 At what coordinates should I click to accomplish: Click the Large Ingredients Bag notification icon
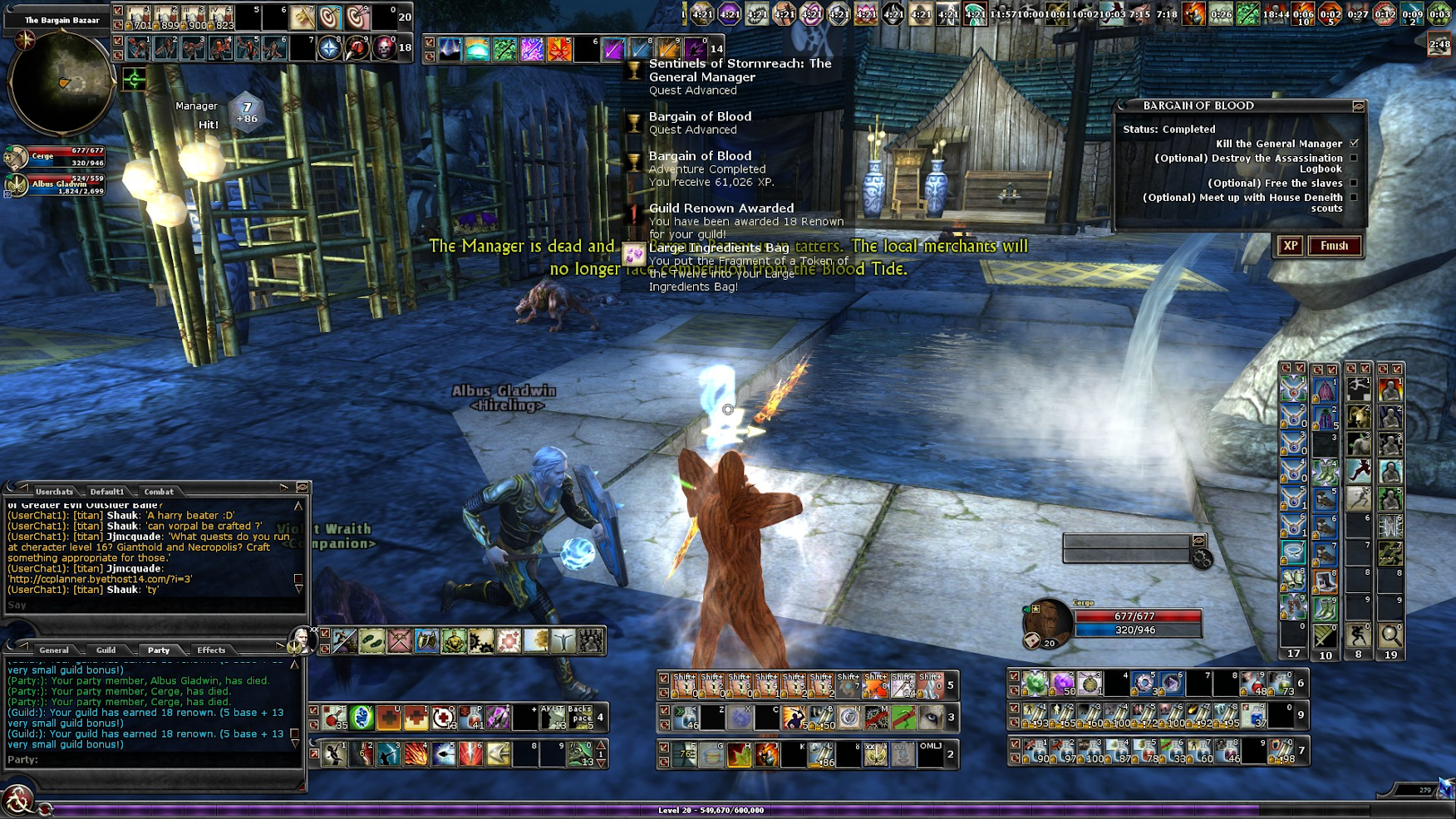634,253
